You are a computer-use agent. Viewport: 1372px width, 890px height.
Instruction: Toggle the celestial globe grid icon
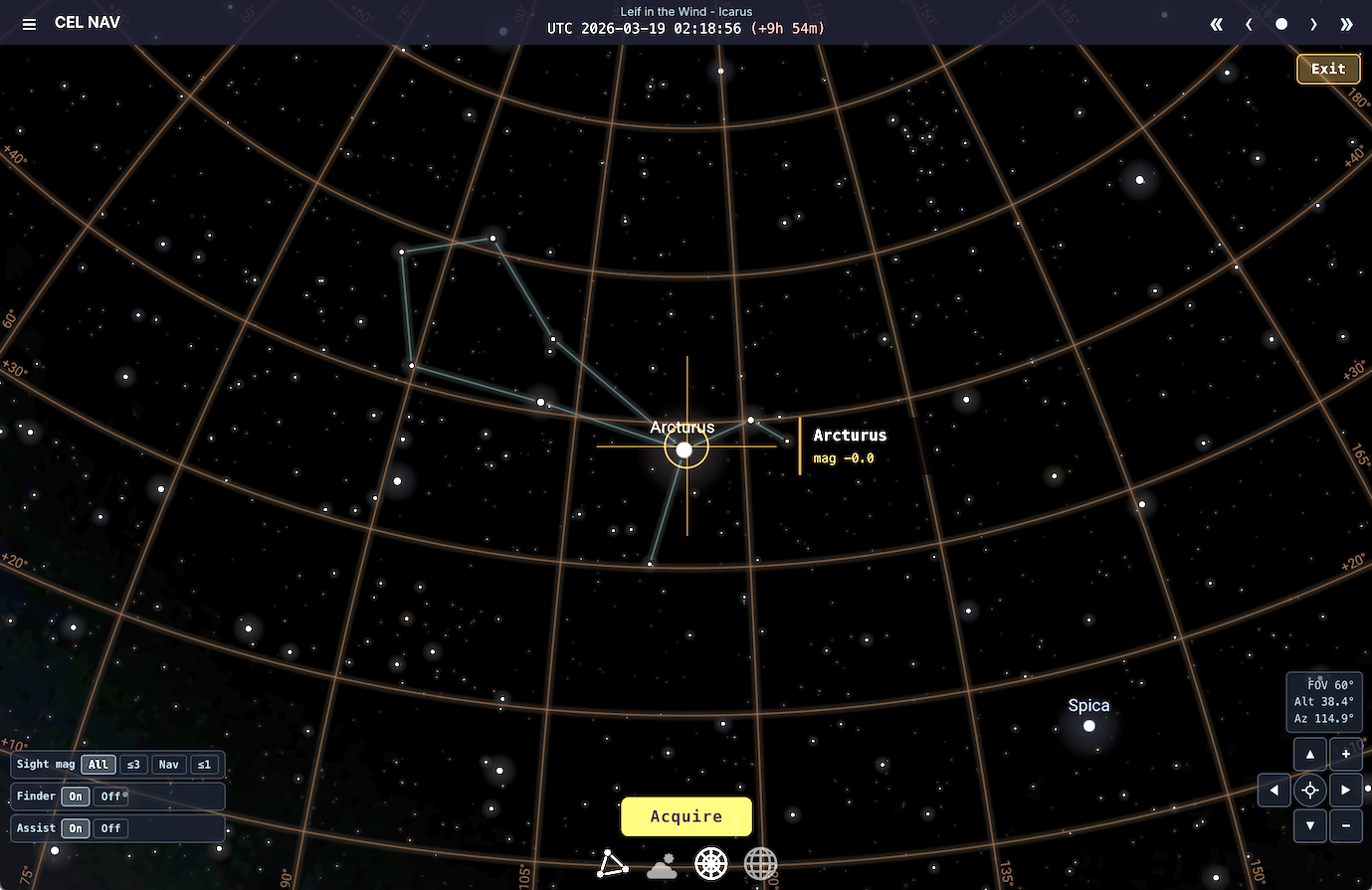click(x=760, y=864)
